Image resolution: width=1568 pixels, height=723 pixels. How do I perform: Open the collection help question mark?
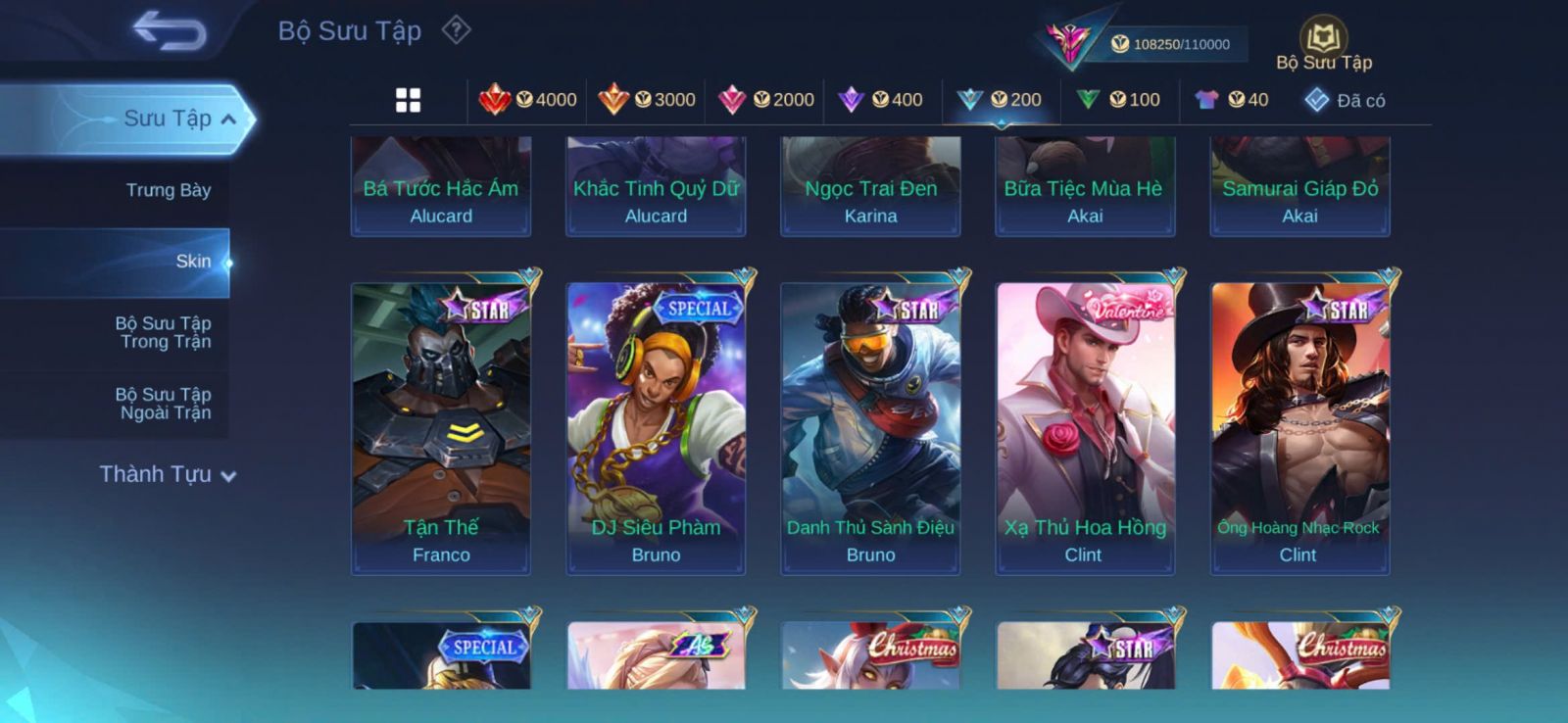456,30
